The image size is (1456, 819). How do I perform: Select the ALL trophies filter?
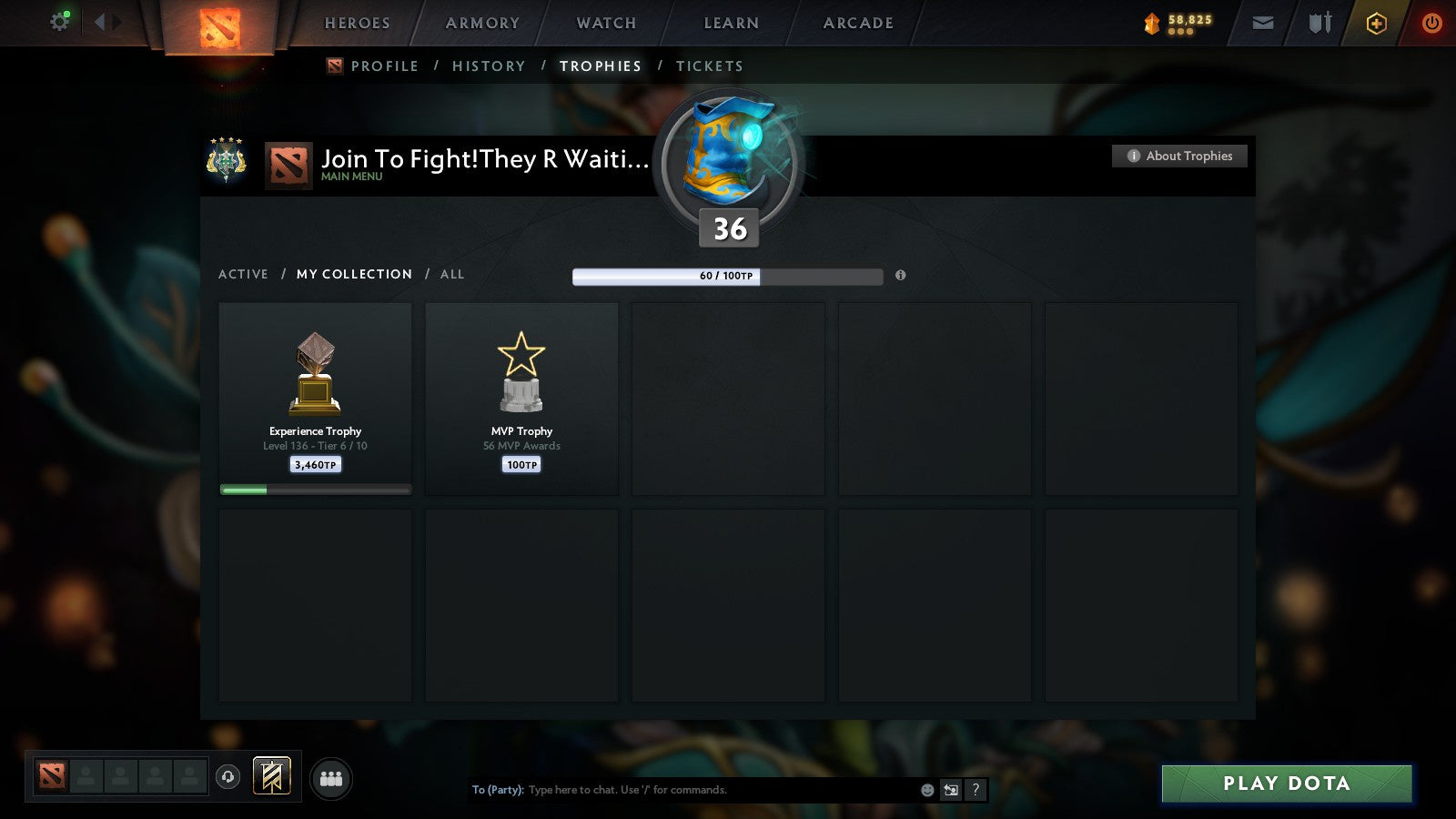click(452, 274)
